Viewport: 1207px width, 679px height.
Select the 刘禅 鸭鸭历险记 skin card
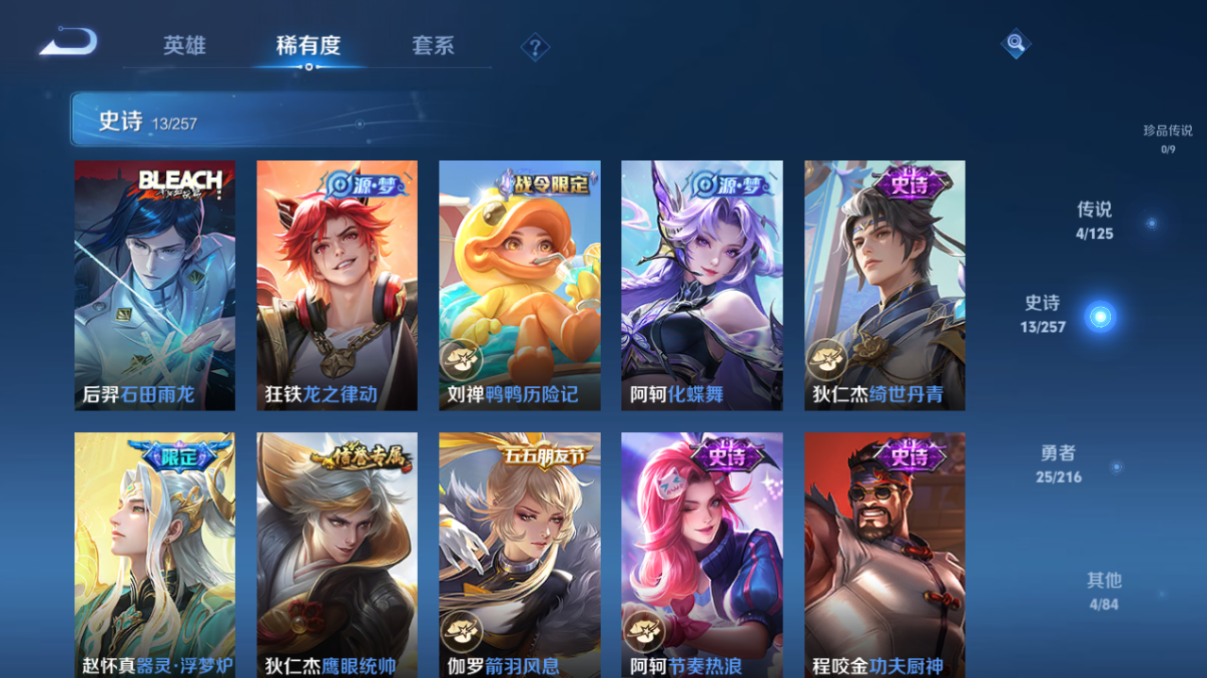(519, 285)
